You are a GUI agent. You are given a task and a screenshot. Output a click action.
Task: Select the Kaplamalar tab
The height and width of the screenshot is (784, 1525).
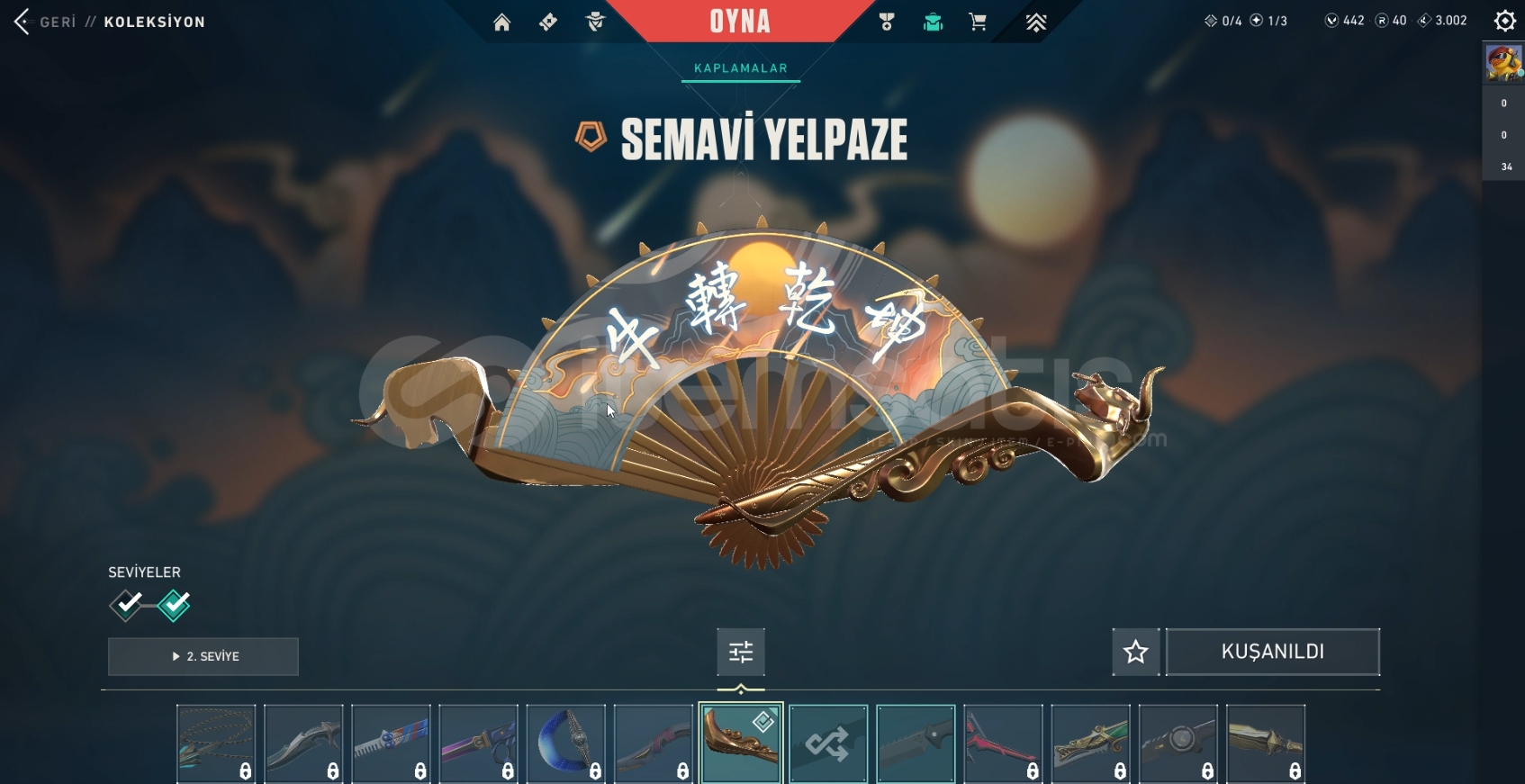click(x=740, y=68)
